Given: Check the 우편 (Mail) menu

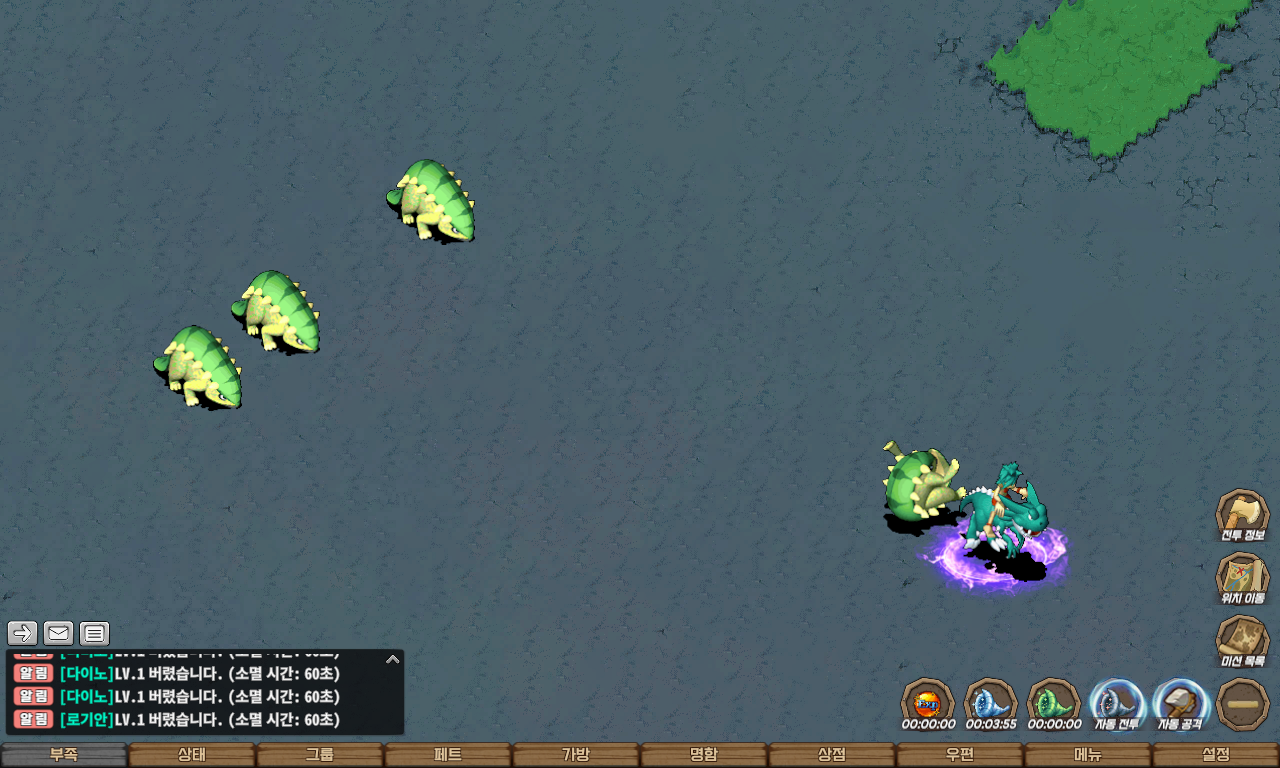Looking at the screenshot, I should coord(960,755).
